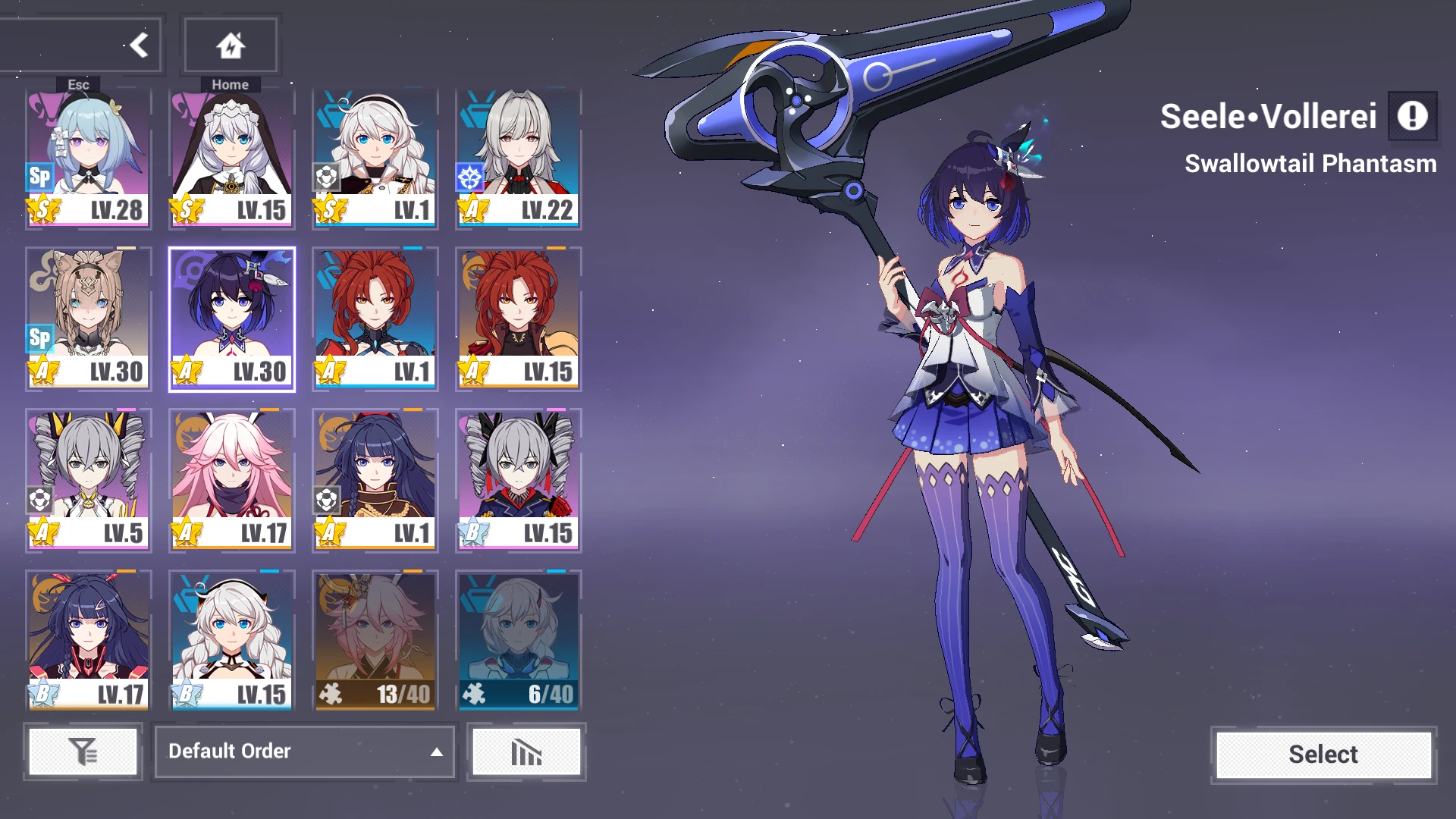Tap the Home icon at the top
Viewport: 1456px width, 819px height.
(231, 44)
